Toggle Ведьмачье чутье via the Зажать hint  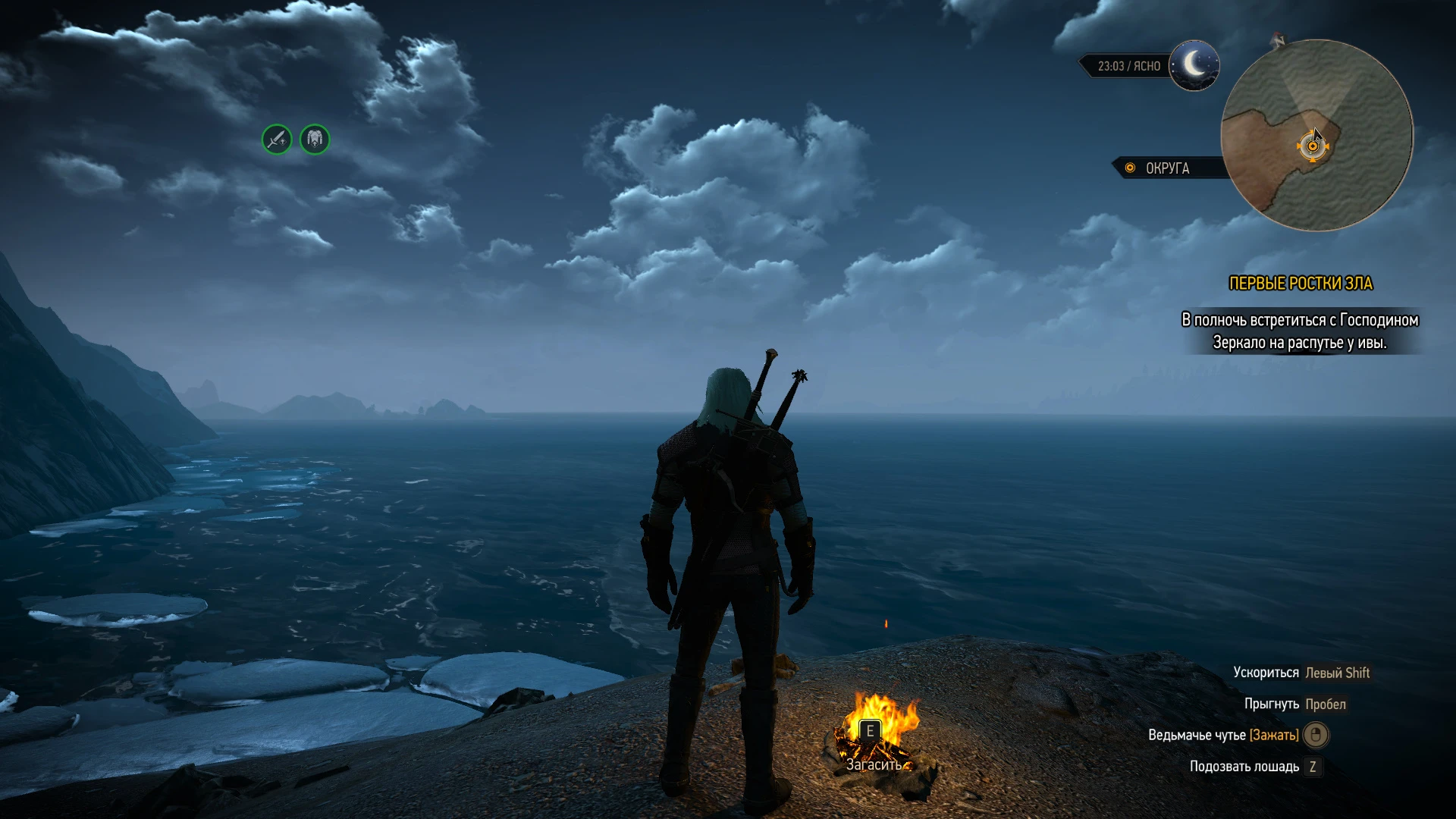1276,736
